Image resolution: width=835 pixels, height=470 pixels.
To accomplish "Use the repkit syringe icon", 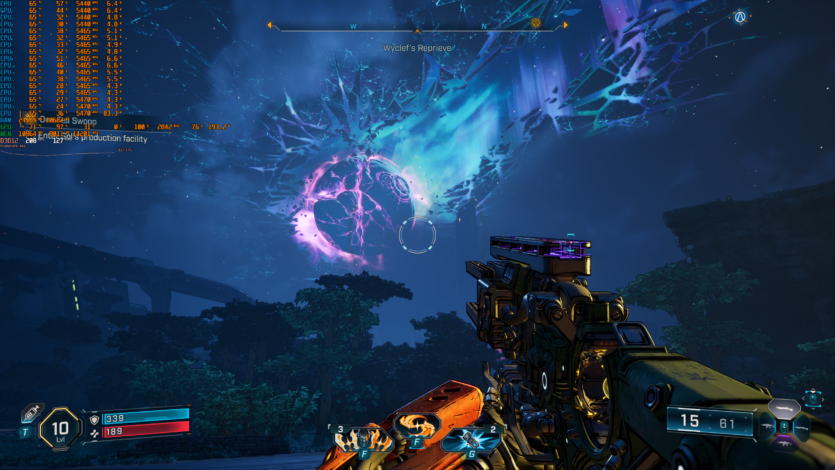I will (x=29, y=417).
